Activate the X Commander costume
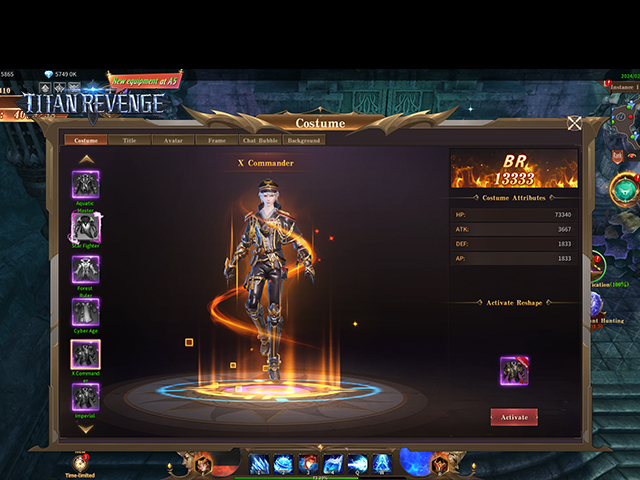This screenshot has height=480, width=640. [x=514, y=416]
